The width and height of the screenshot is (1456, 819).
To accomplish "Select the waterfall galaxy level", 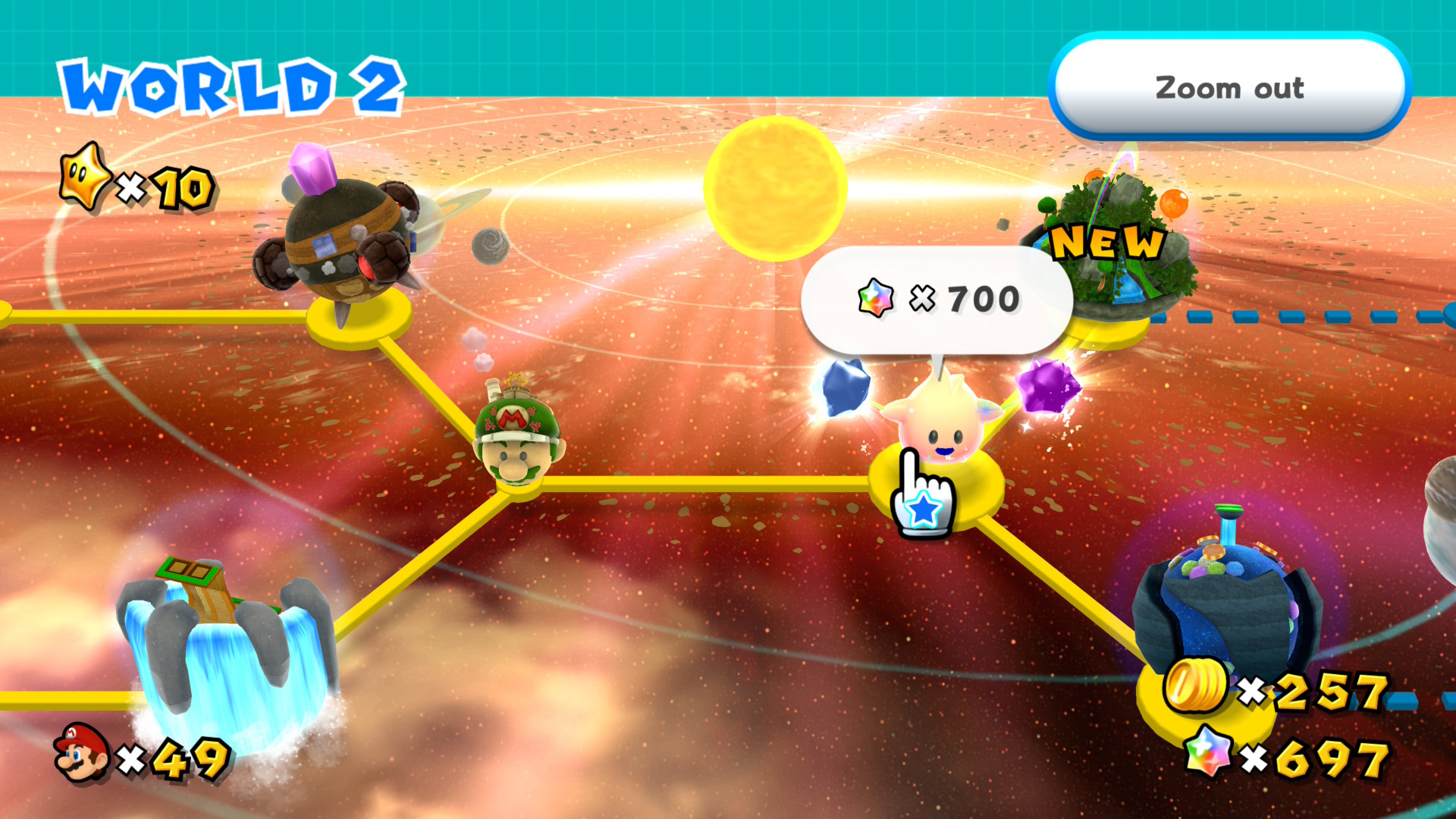I will (x=226, y=645).
